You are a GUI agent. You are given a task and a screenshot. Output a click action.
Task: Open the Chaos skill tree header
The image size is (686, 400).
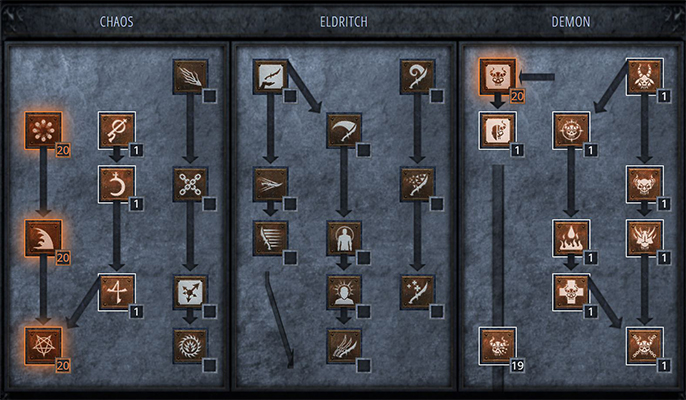pos(117,22)
